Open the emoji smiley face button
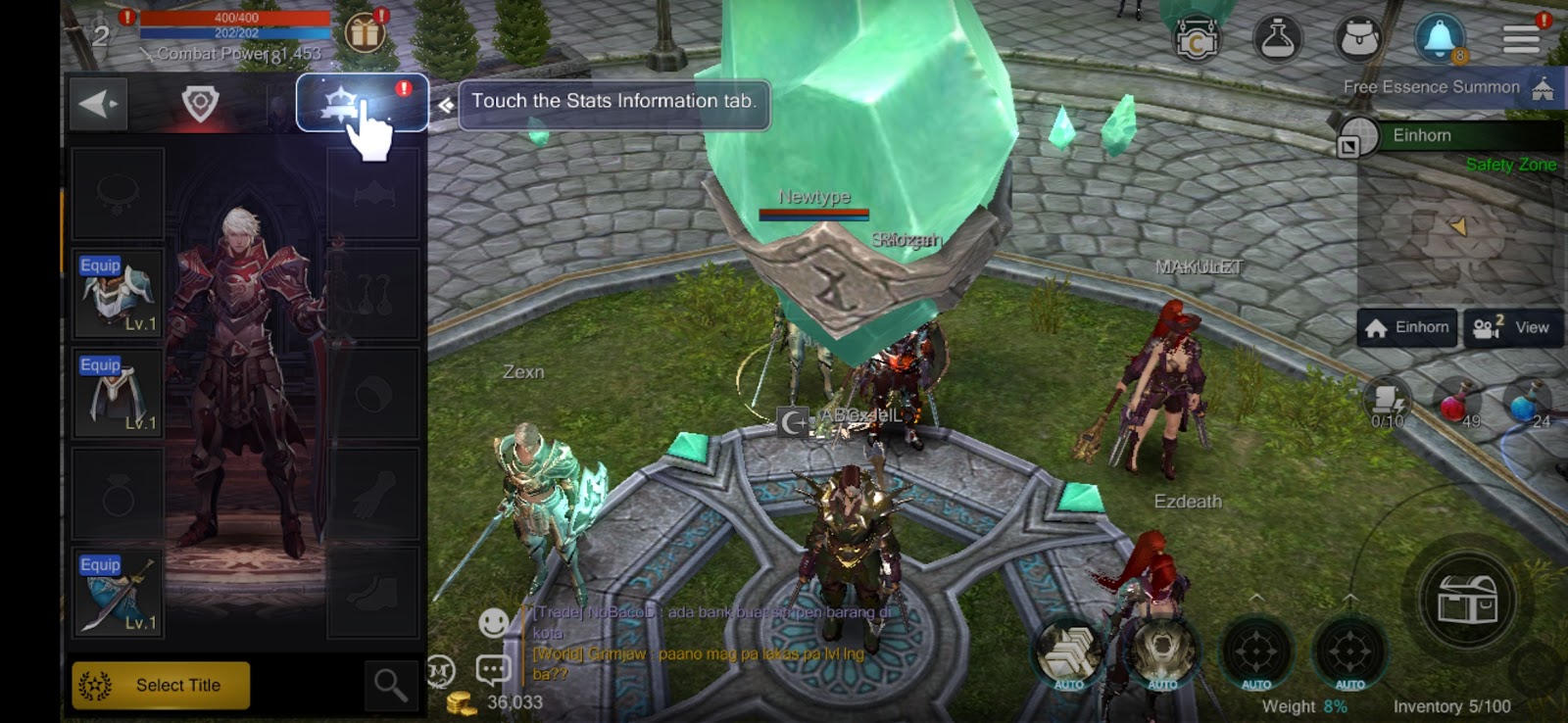This screenshot has height=723, width=1568. (x=493, y=622)
